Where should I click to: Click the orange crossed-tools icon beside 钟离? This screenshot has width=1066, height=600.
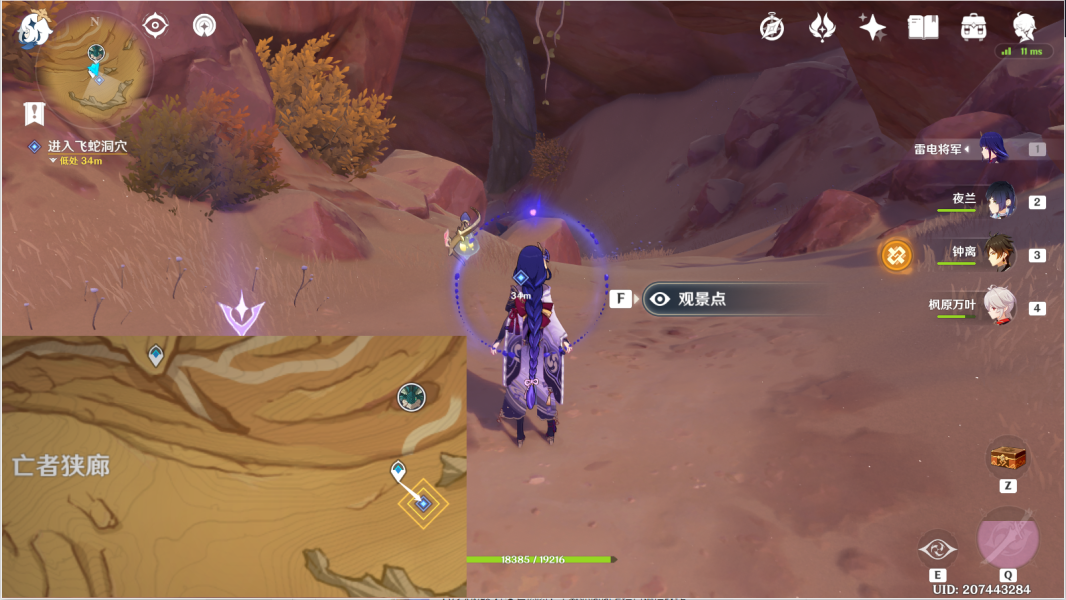[896, 255]
